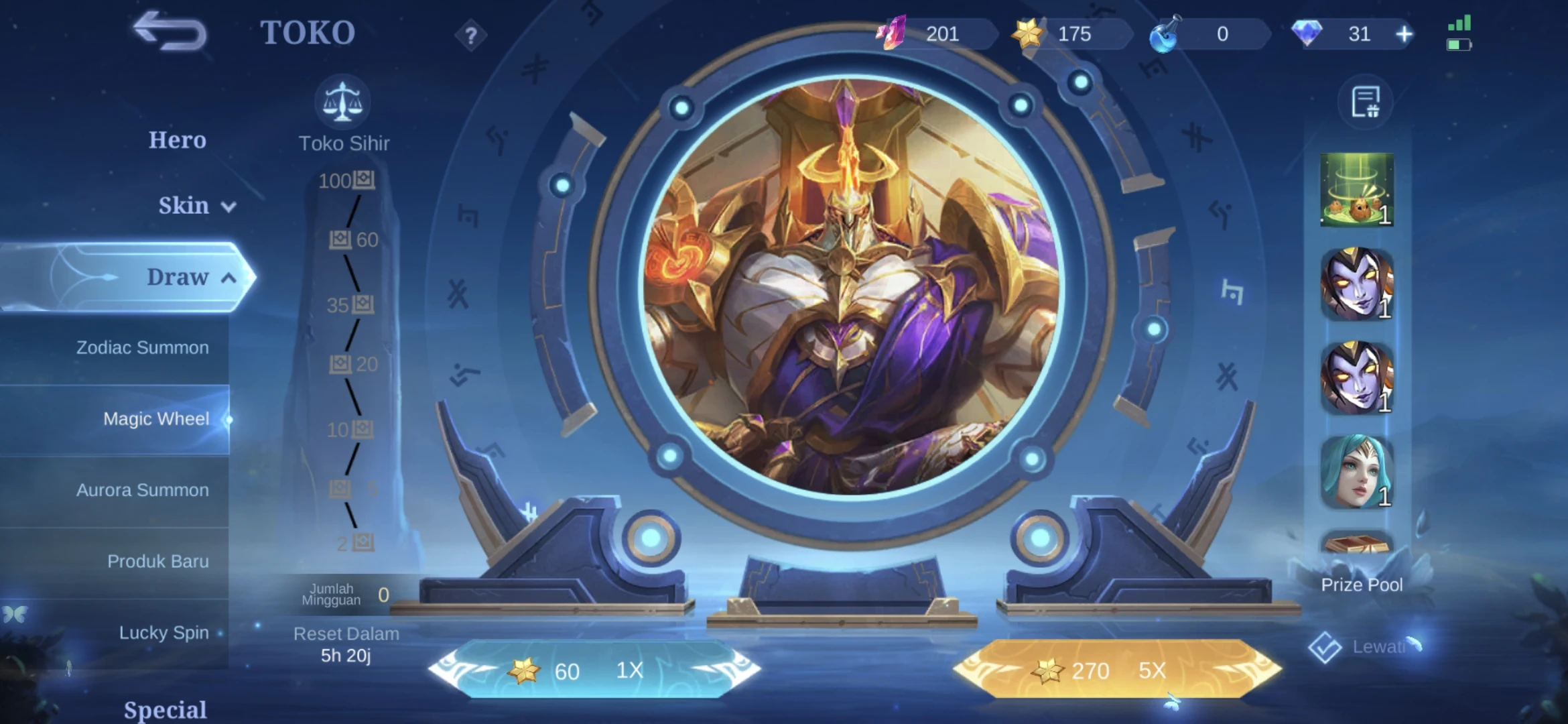Click the Toko Sihir scales icon
This screenshot has height=724, width=1568.
coord(343,101)
